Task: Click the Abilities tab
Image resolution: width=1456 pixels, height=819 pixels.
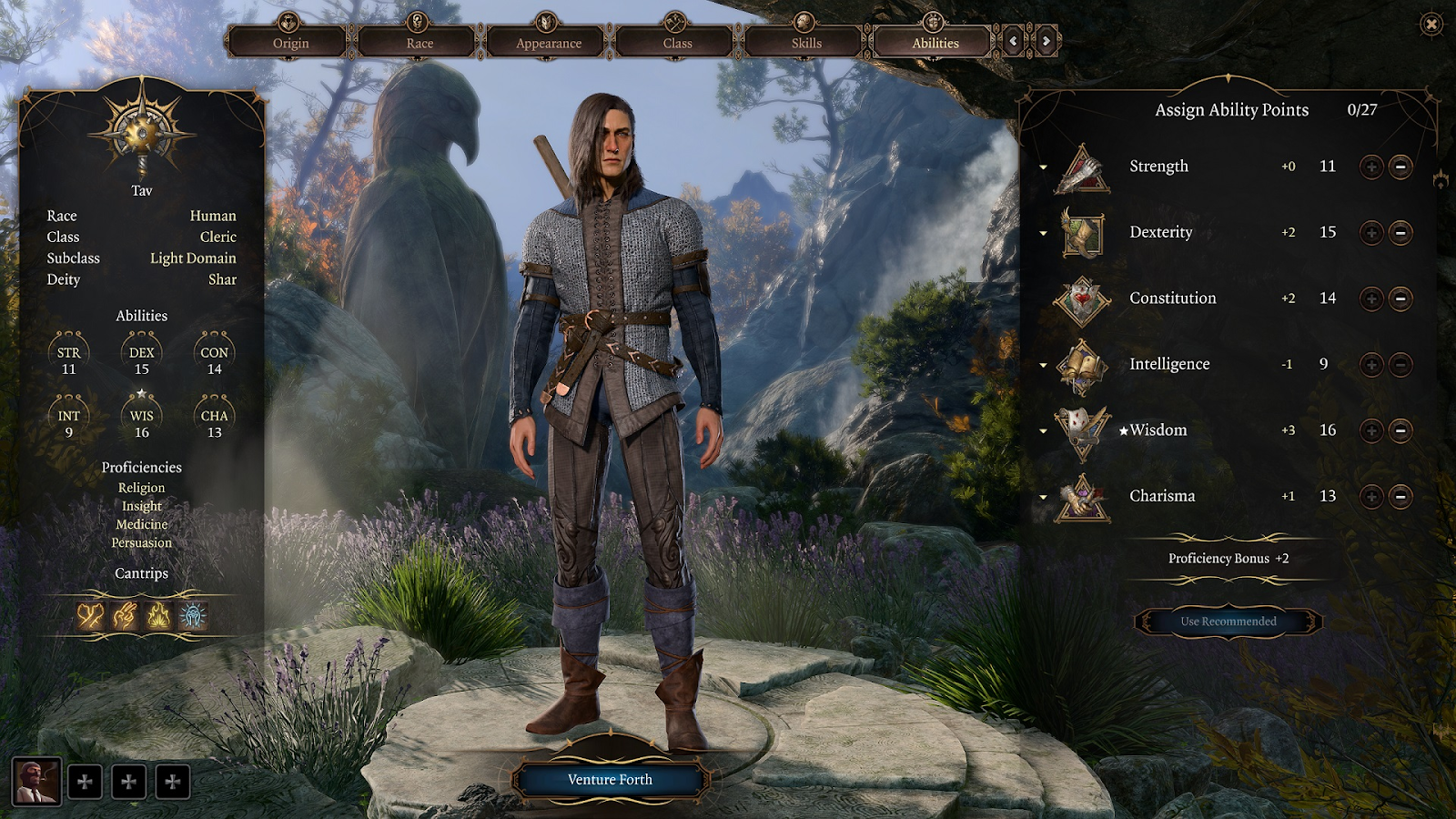Action: pos(935,43)
